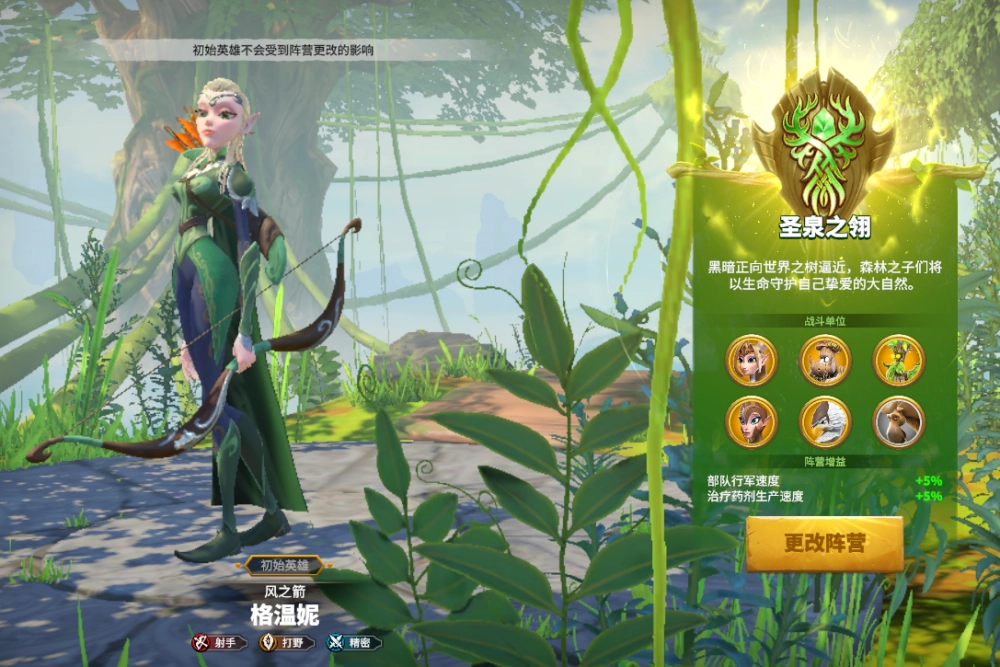Open the 射手 archer talent tag

click(220, 643)
